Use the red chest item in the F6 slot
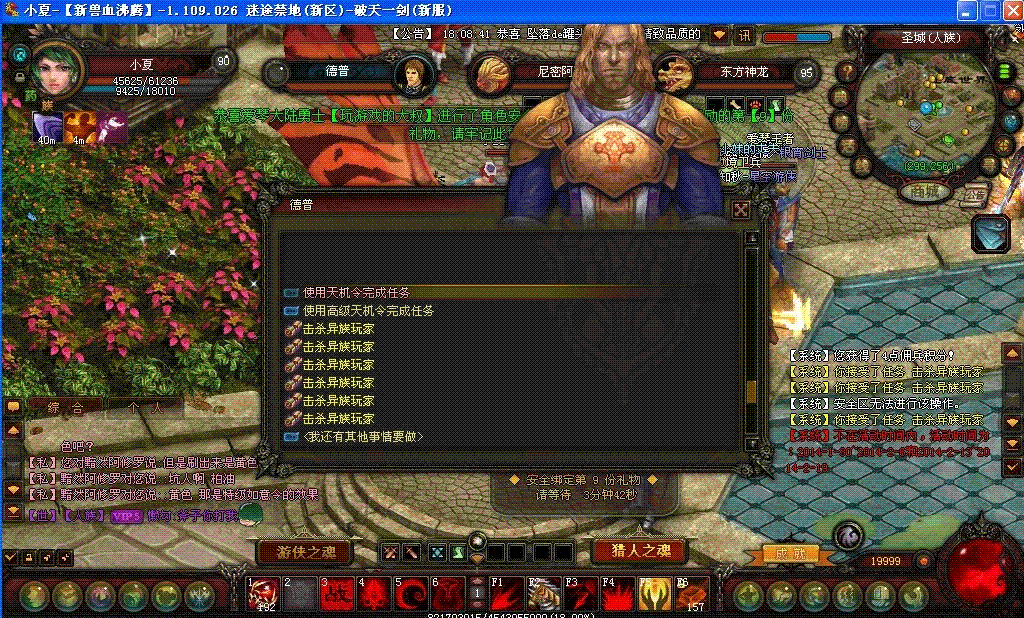This screenshot has width=1024, height=618. (692, 594)
